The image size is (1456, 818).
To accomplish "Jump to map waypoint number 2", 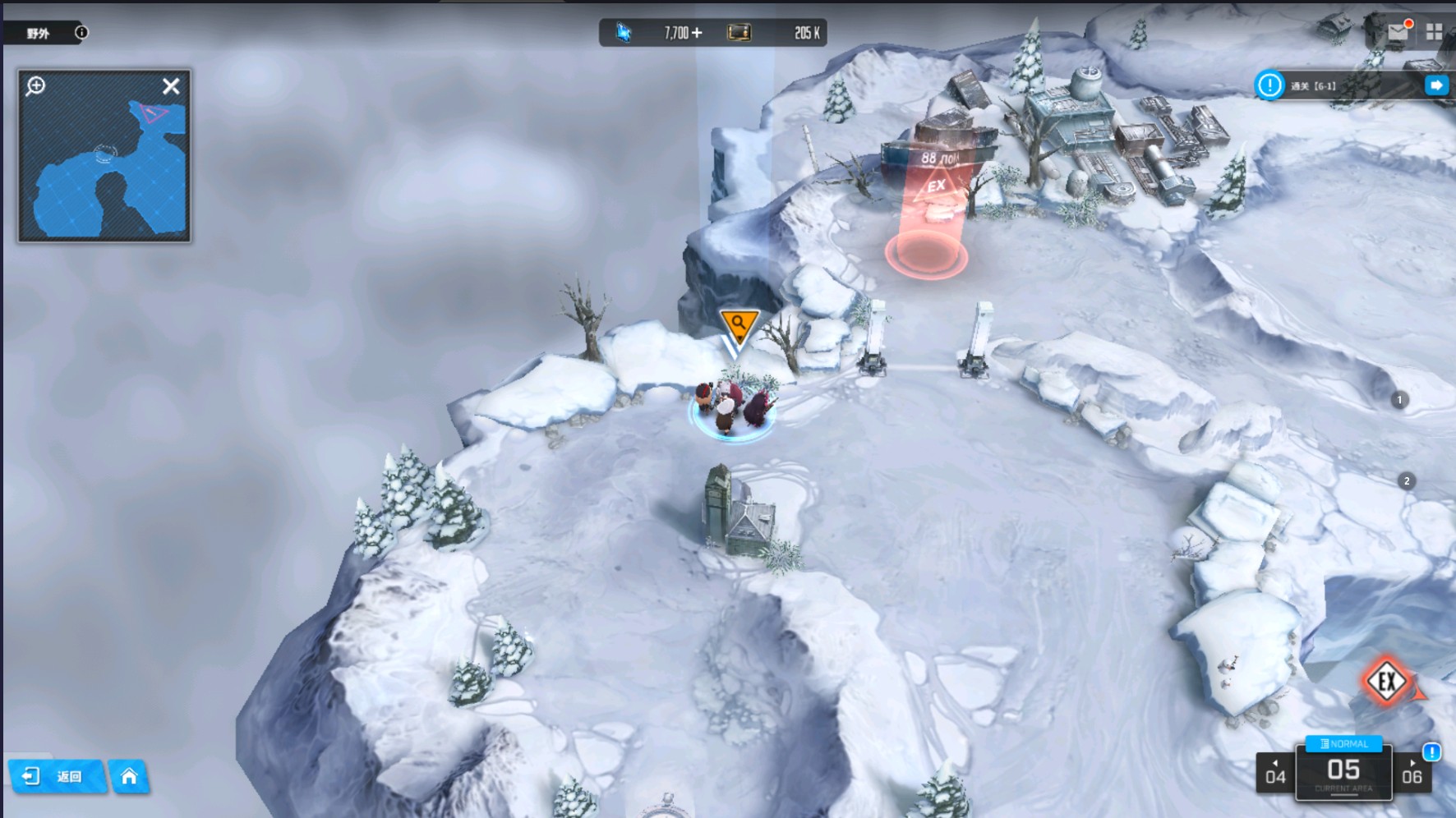I will pyautogui.click(x=1407, y=481).
